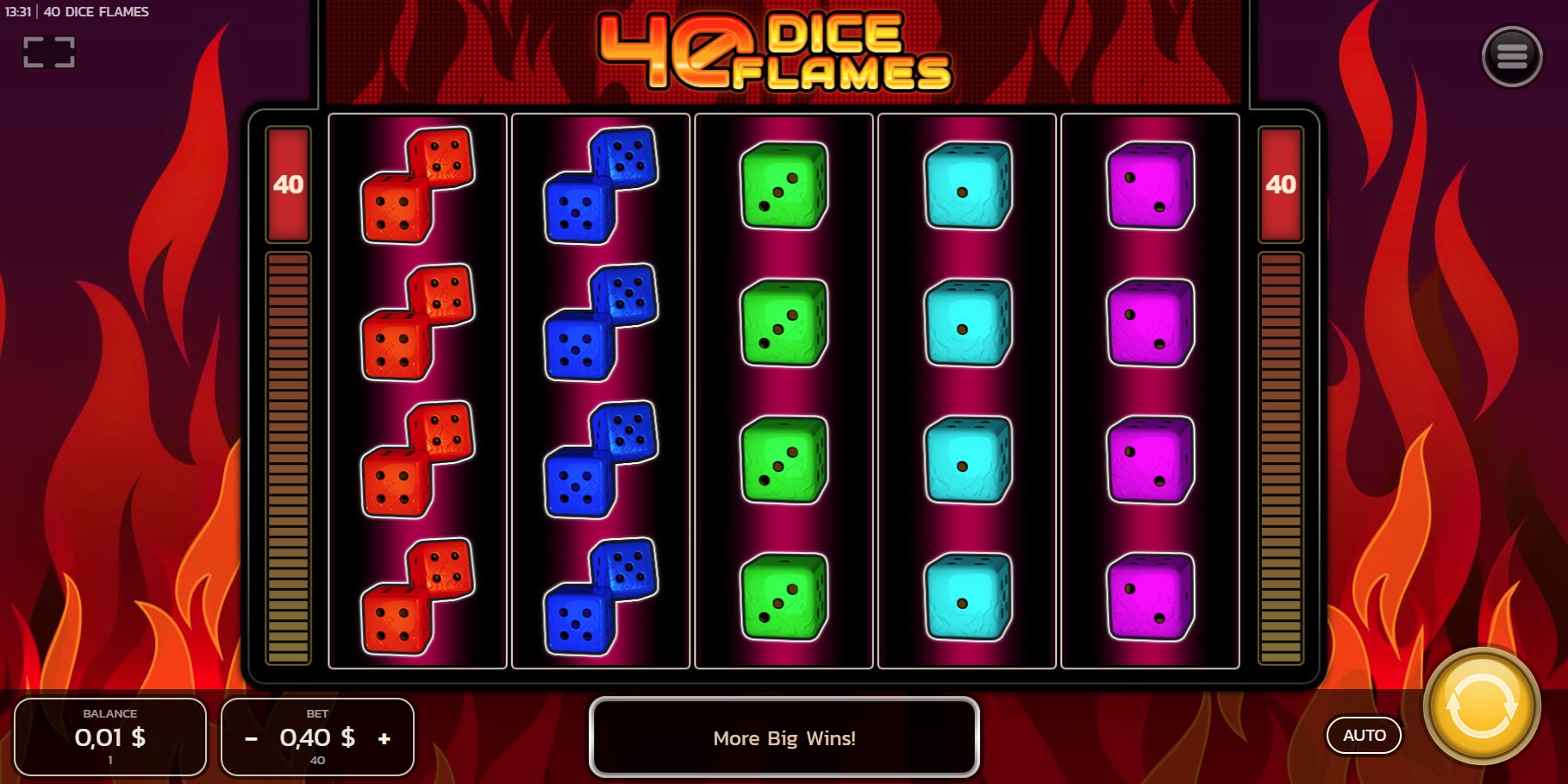The width and height of the screenshot is (1568, 784).
Task: Click the minus to decrease the bet
Action: click(251, 737)
